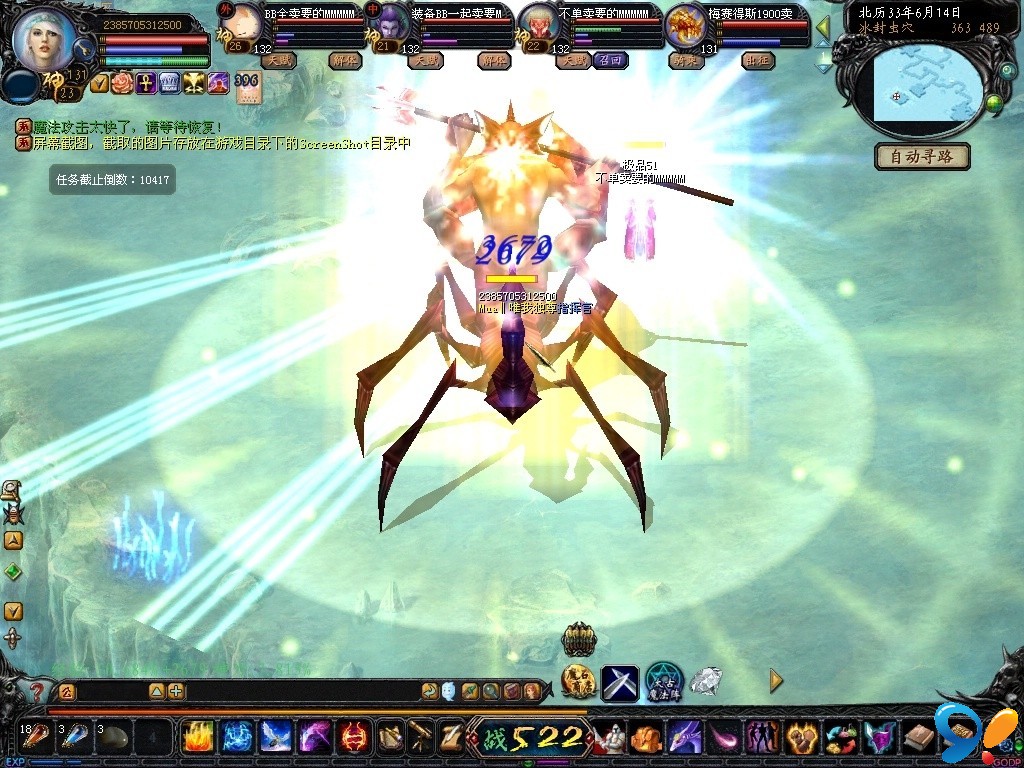Click the 自动寻路 auto-pathfinding button
This screenshot has height=768, width=1024.
point(922,157)
